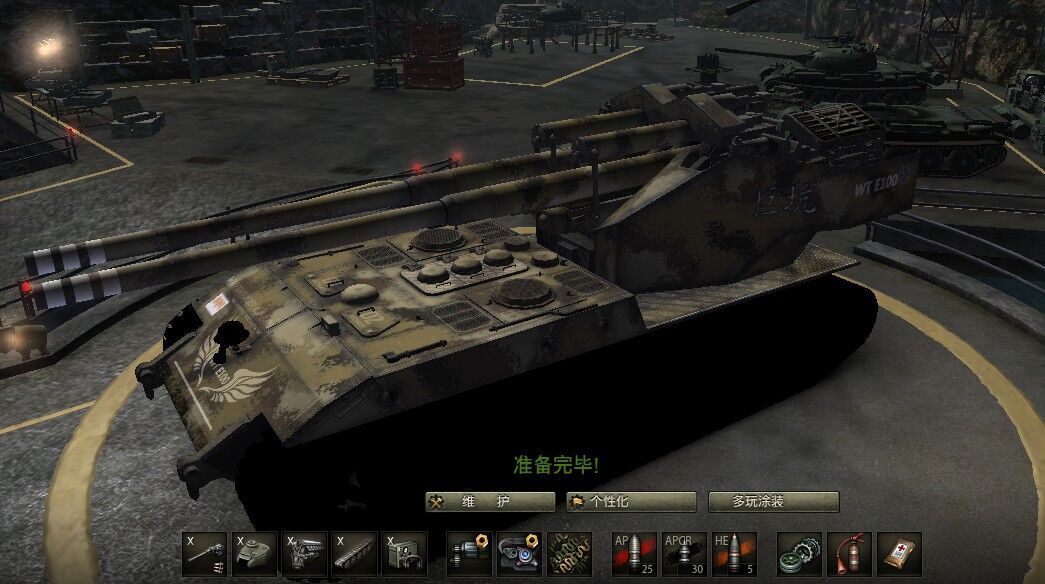Select the HE shell ammo slot
Image resolution: width=1045 pixels, height=584 pixels.
point(734,553)
